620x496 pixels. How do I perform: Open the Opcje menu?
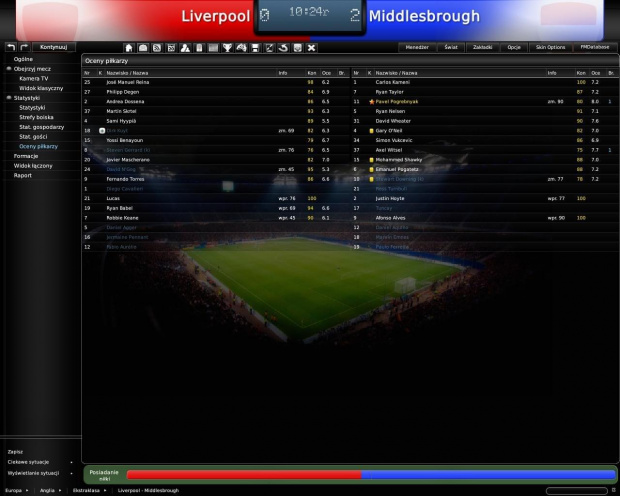point(514,47)
